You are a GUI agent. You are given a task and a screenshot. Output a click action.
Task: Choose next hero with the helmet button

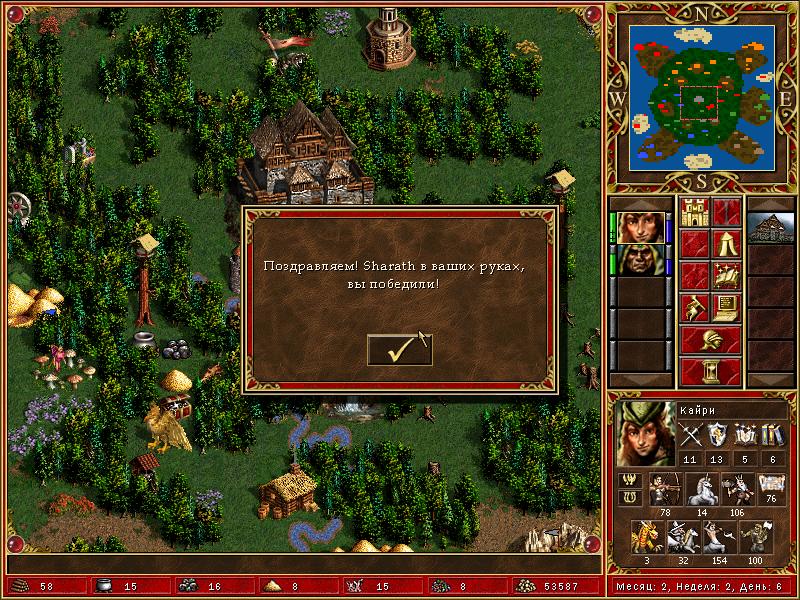[710, 339]
